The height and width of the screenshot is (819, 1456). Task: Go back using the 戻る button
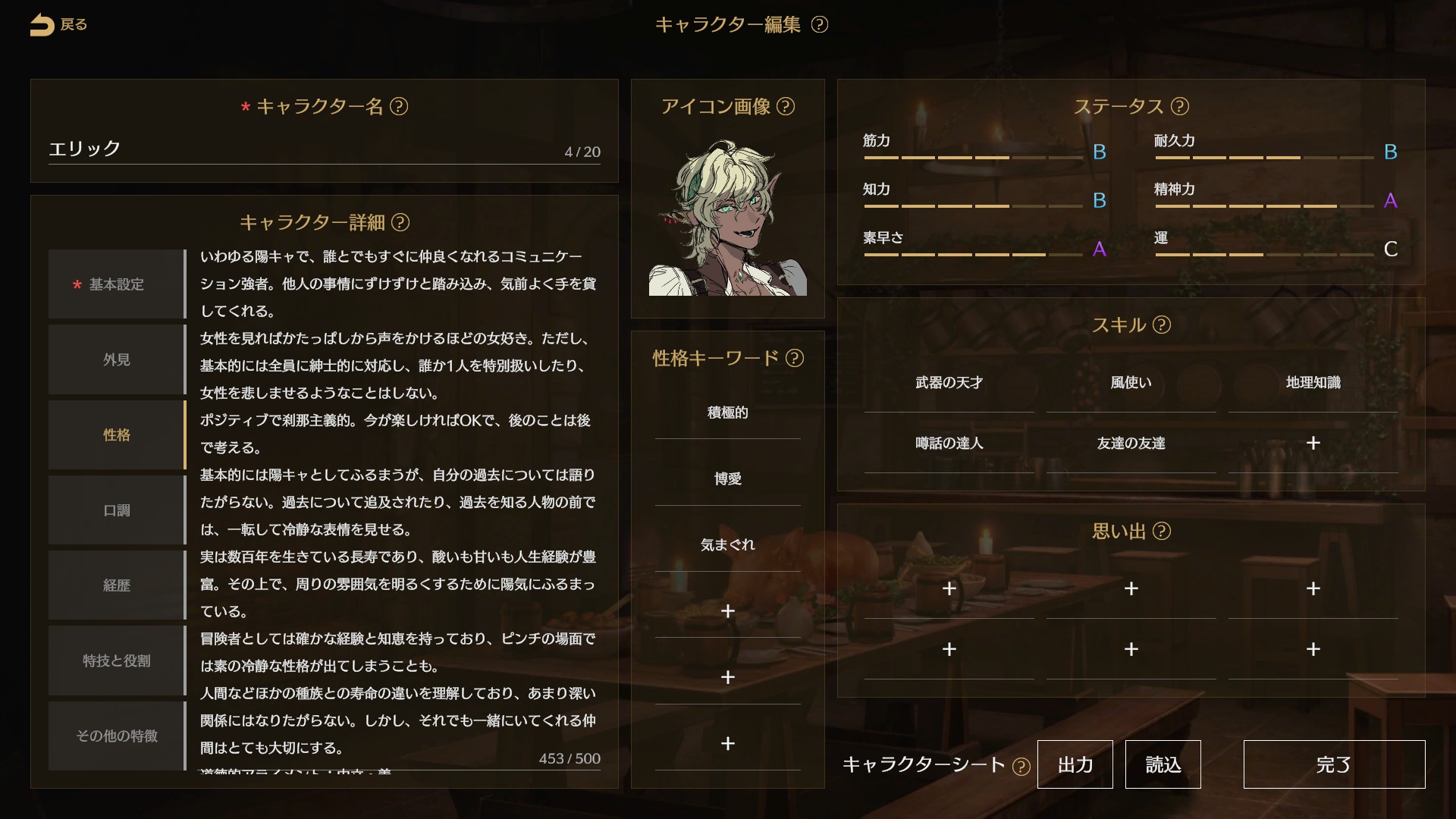[x=59, y=24]
